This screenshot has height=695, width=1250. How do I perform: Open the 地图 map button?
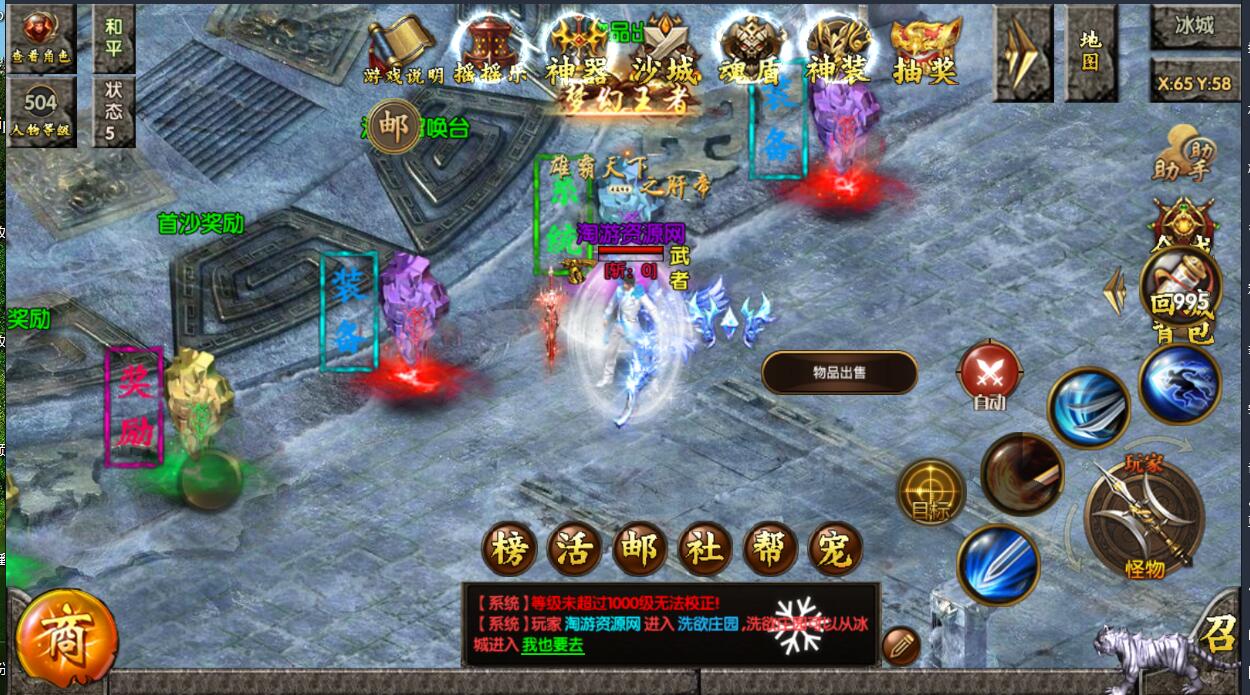1090,52
